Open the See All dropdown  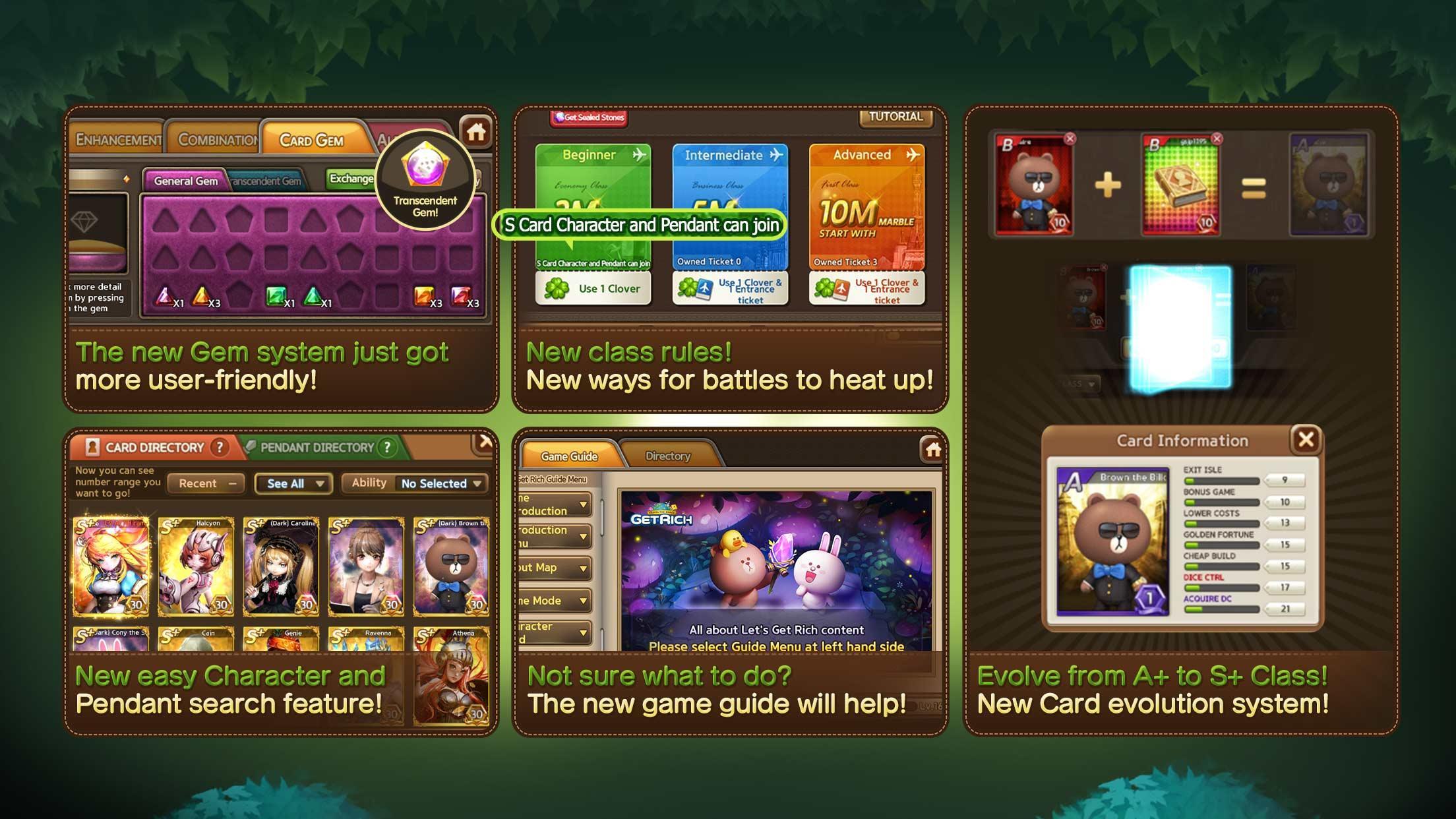[x=293, y=483]
